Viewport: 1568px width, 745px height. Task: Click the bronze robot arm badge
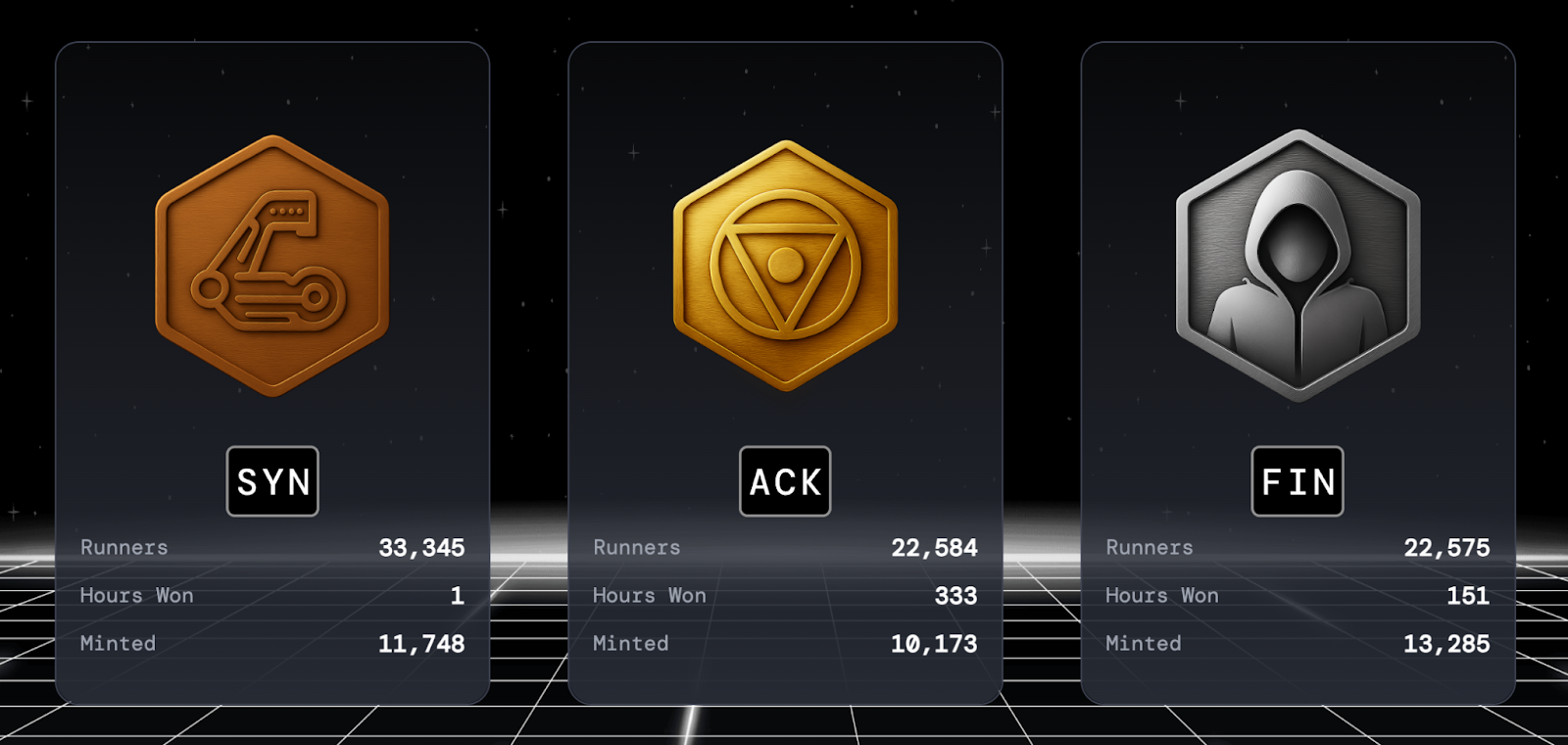pos(272,266)
